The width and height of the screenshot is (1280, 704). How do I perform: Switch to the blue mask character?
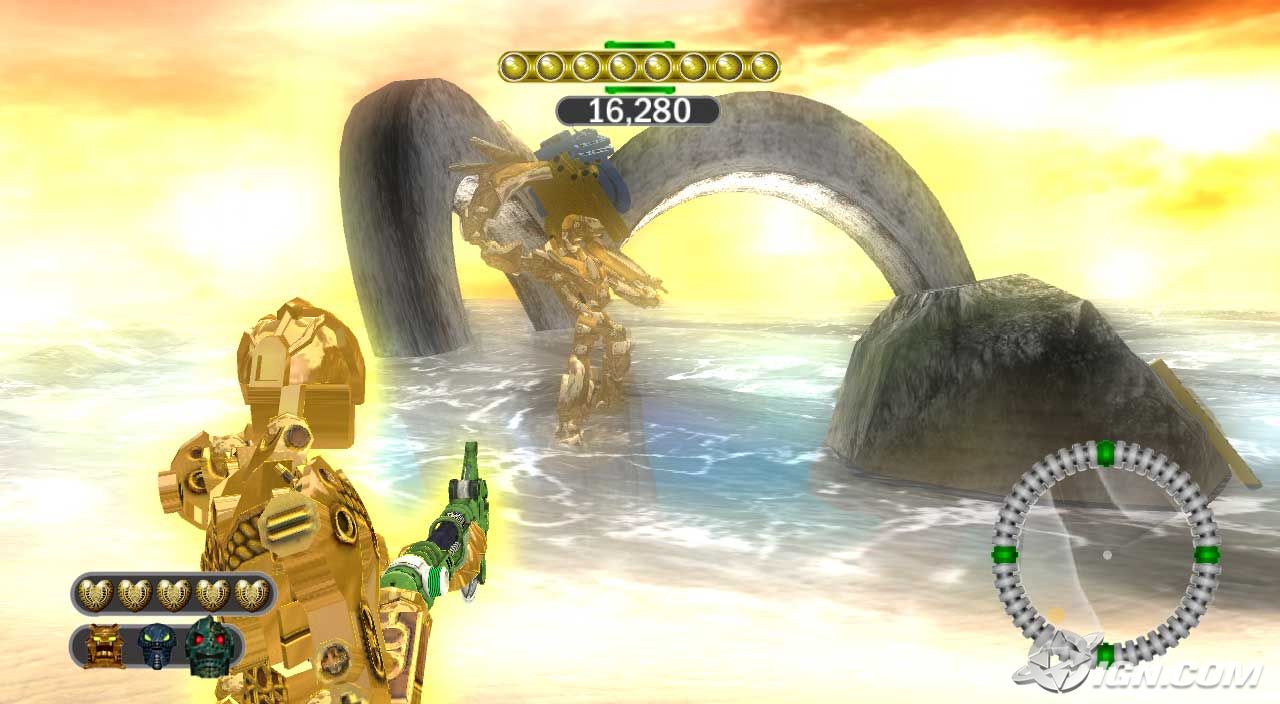(157, 645)
